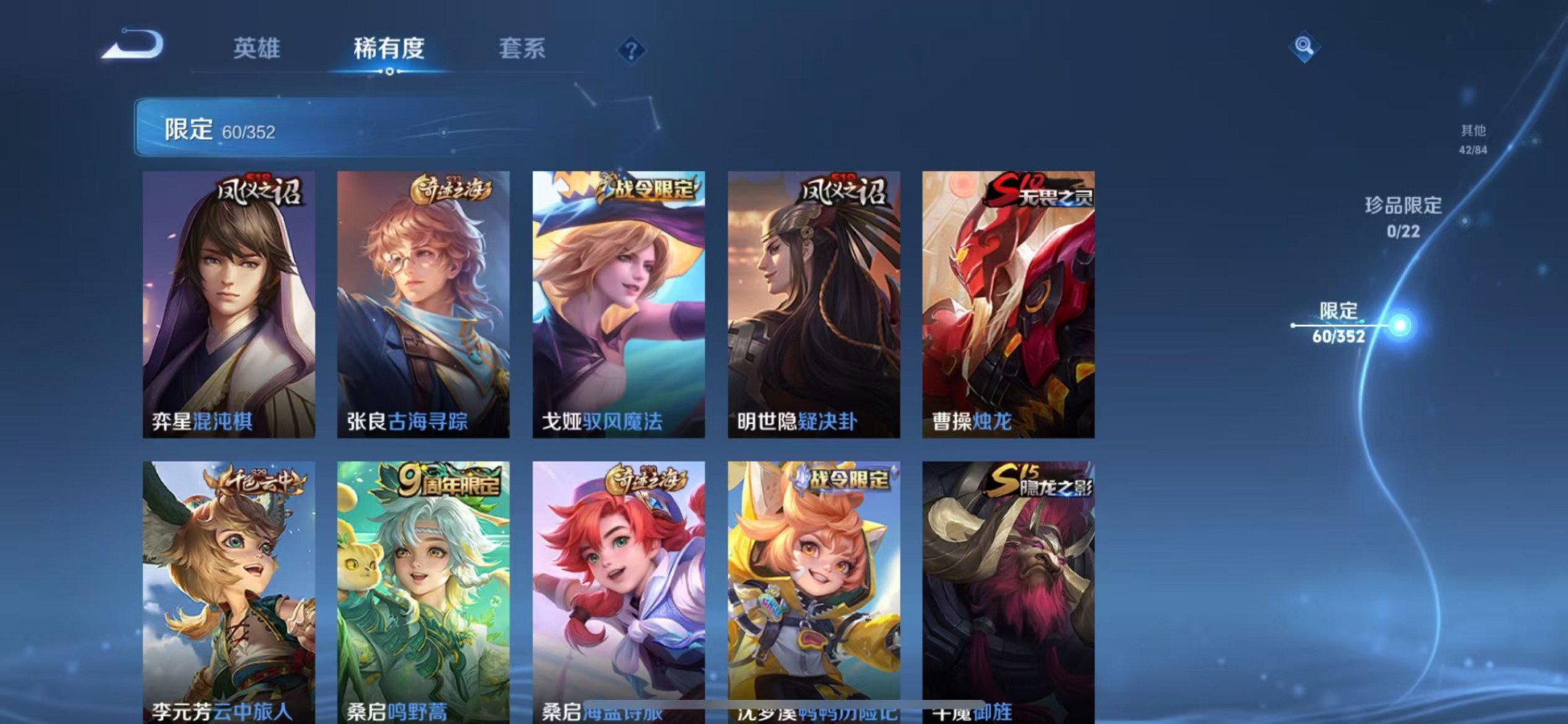Open the 其他 42/84 rarity category
Screen dimensions: 1568x724
point(1473,138)
